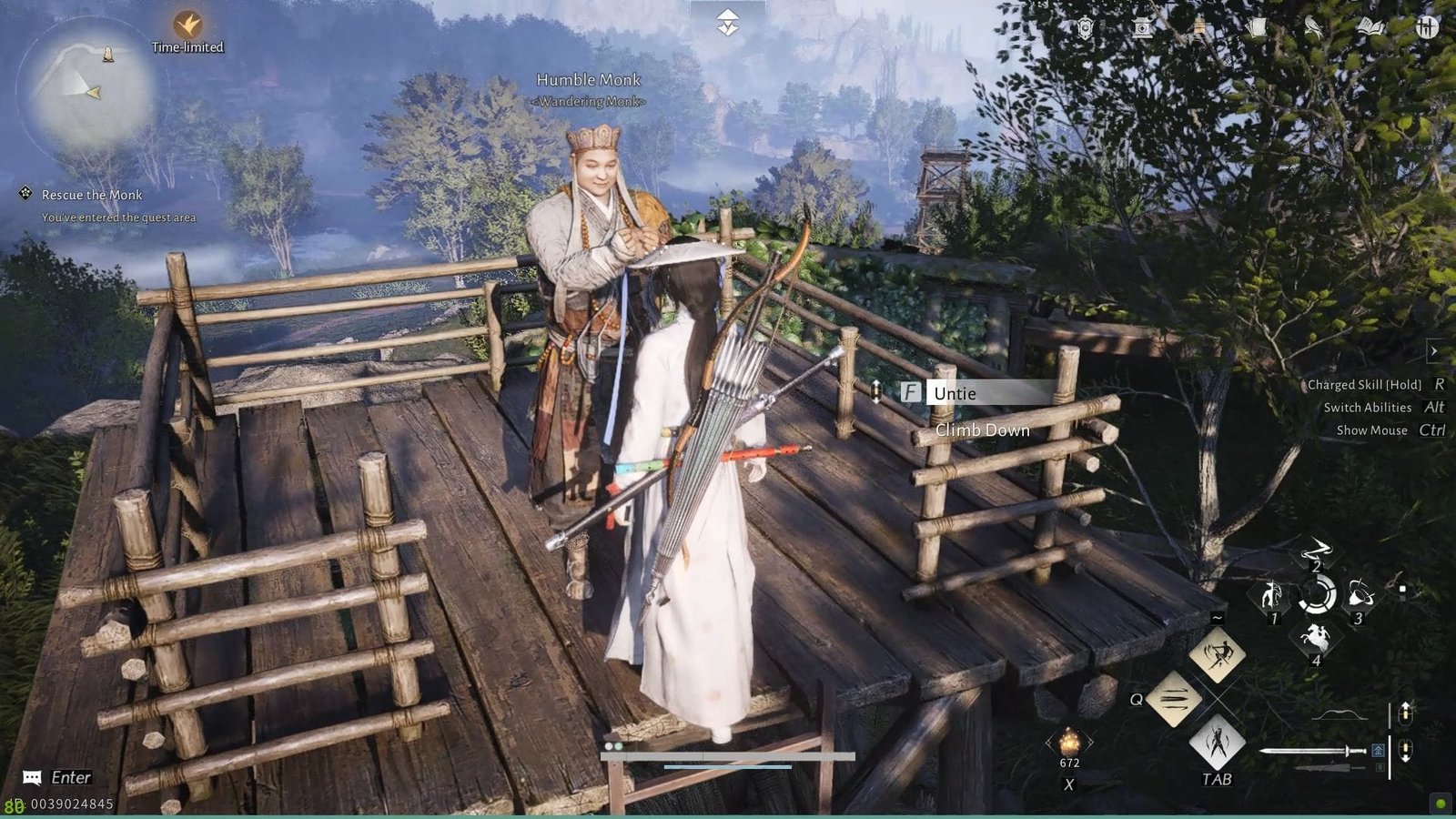Click the Time-limited event banner
The width and height of the screenshot is (1456, 819).
point(187,45)
